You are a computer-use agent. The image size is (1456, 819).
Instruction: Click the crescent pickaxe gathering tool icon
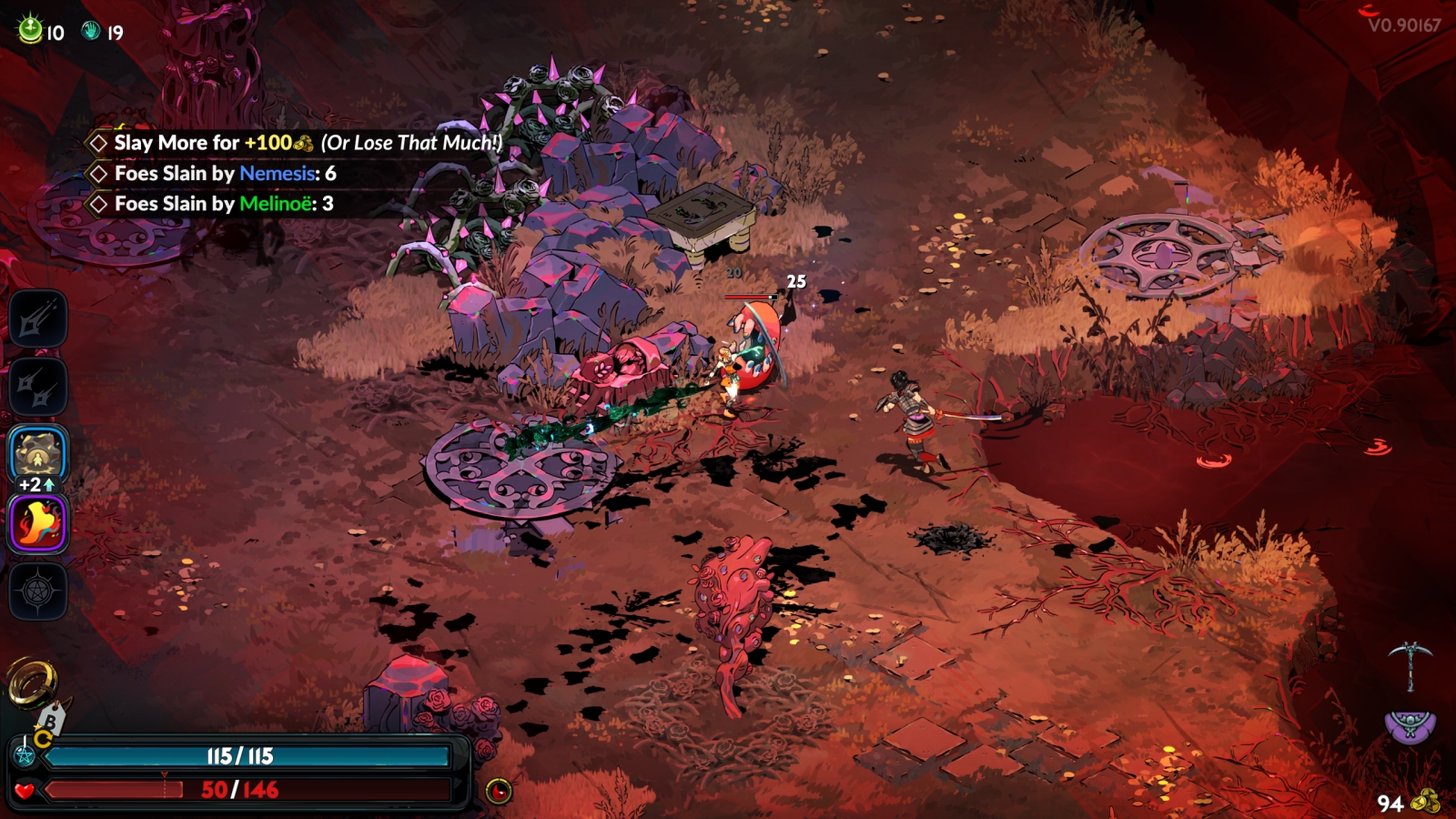[1410, 665]
